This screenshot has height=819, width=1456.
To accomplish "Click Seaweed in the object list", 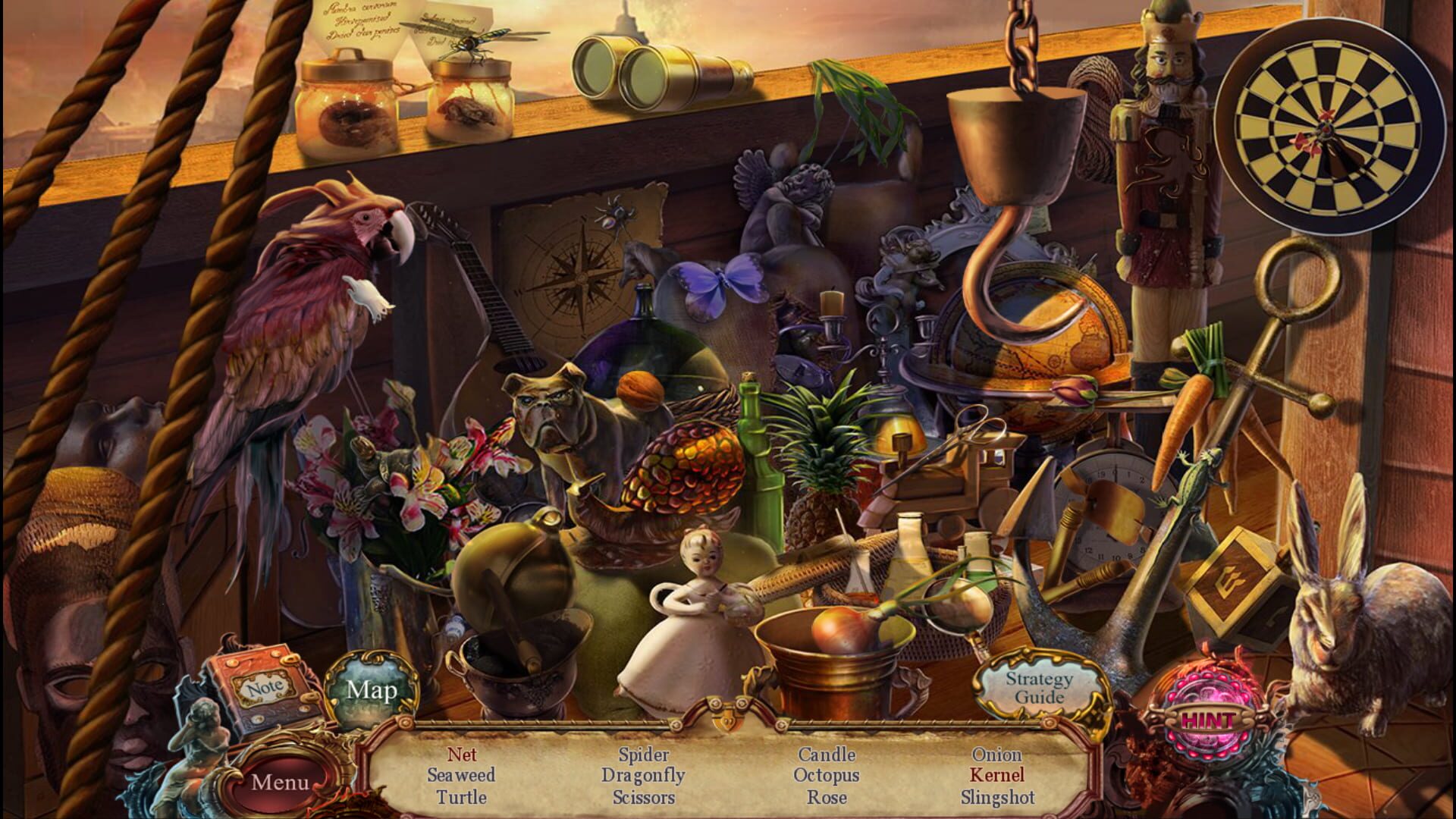I will pyautogui.click(x=460, y=776).
